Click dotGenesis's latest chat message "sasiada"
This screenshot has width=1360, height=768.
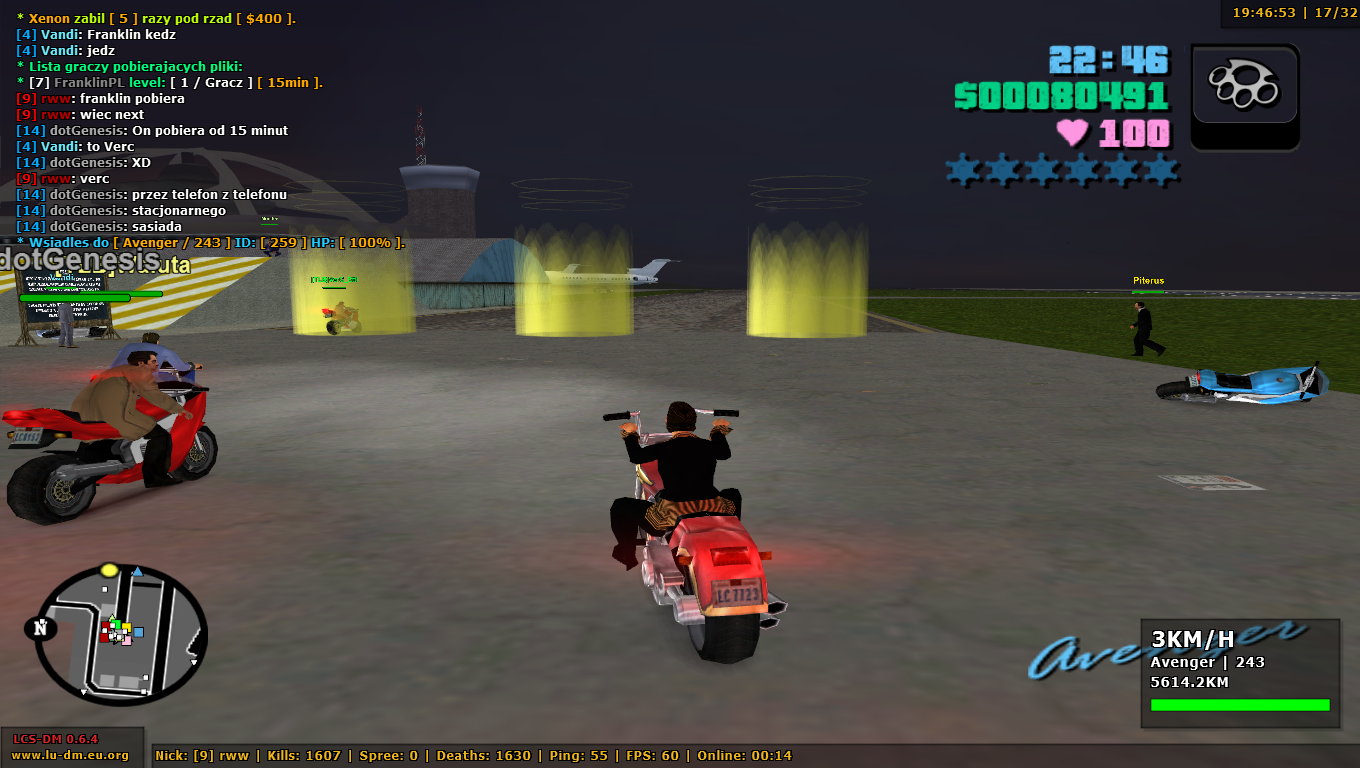(157, 227)
